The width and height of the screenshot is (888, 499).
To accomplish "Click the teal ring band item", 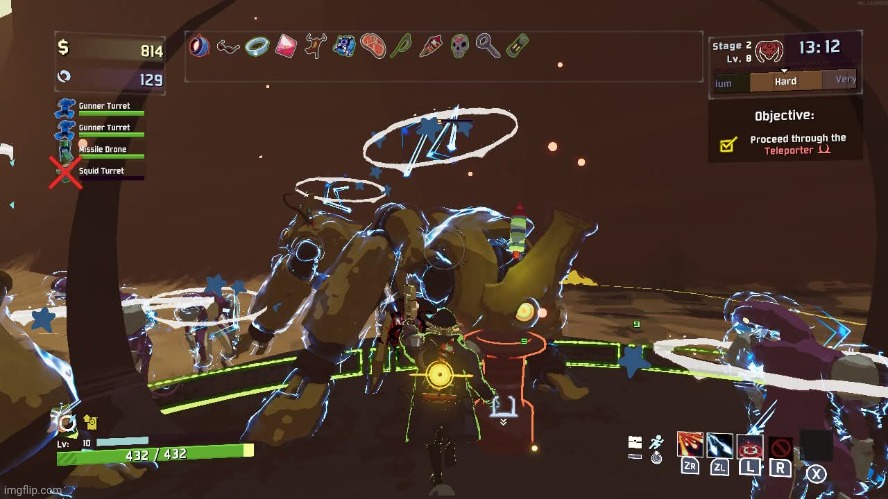I will tap(257, 46).
